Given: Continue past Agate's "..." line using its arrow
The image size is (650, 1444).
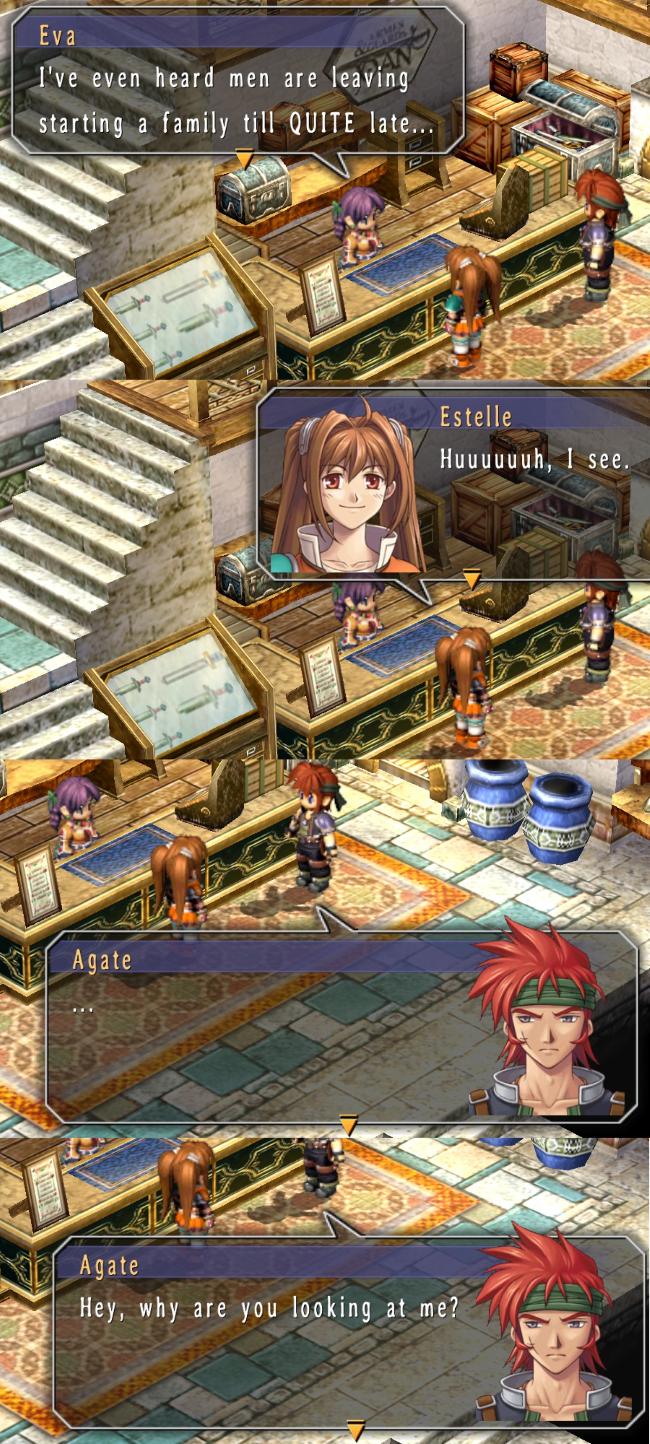Looking at the screenshot, I should pyautogui.click(x=348, y=1124).
